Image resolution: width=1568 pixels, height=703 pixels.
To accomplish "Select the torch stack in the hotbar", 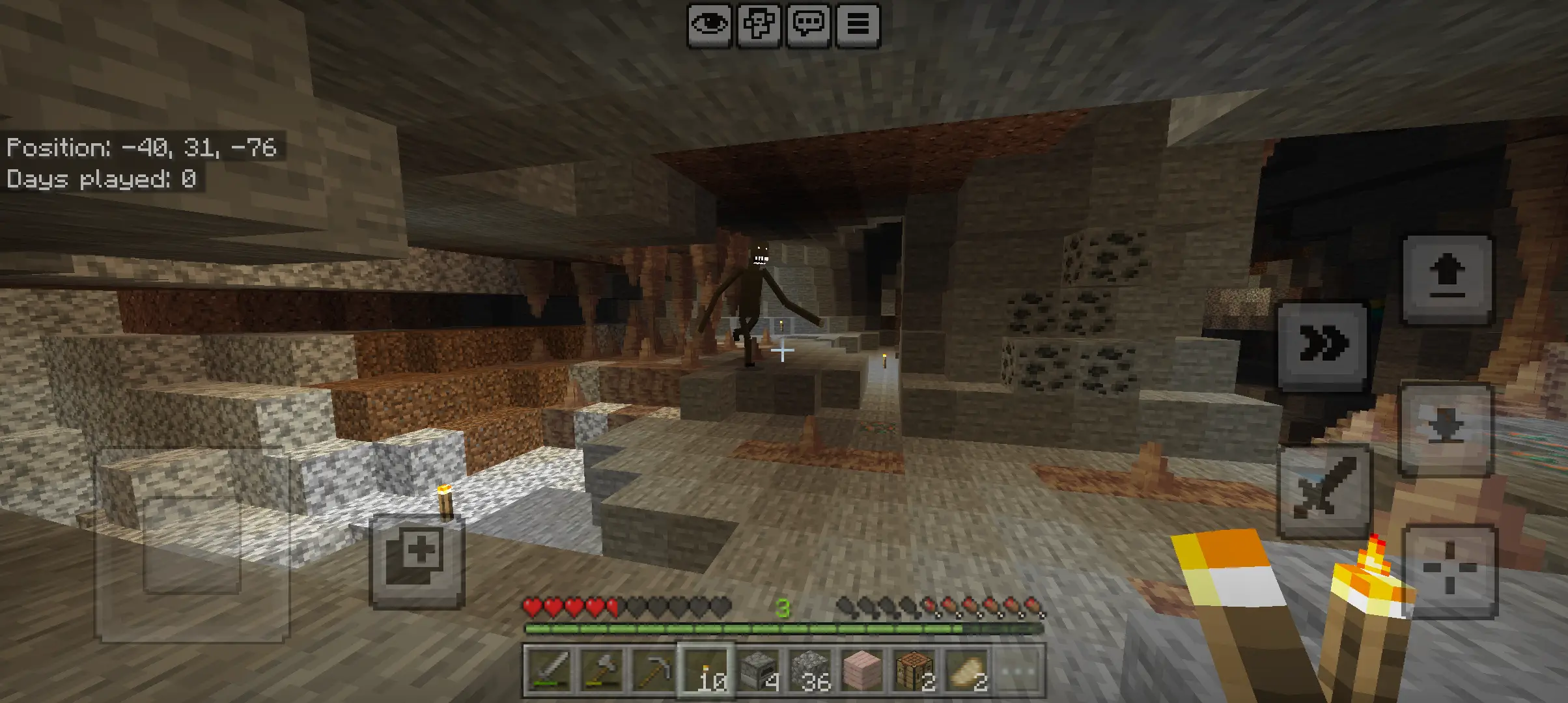I will point(707,670).
